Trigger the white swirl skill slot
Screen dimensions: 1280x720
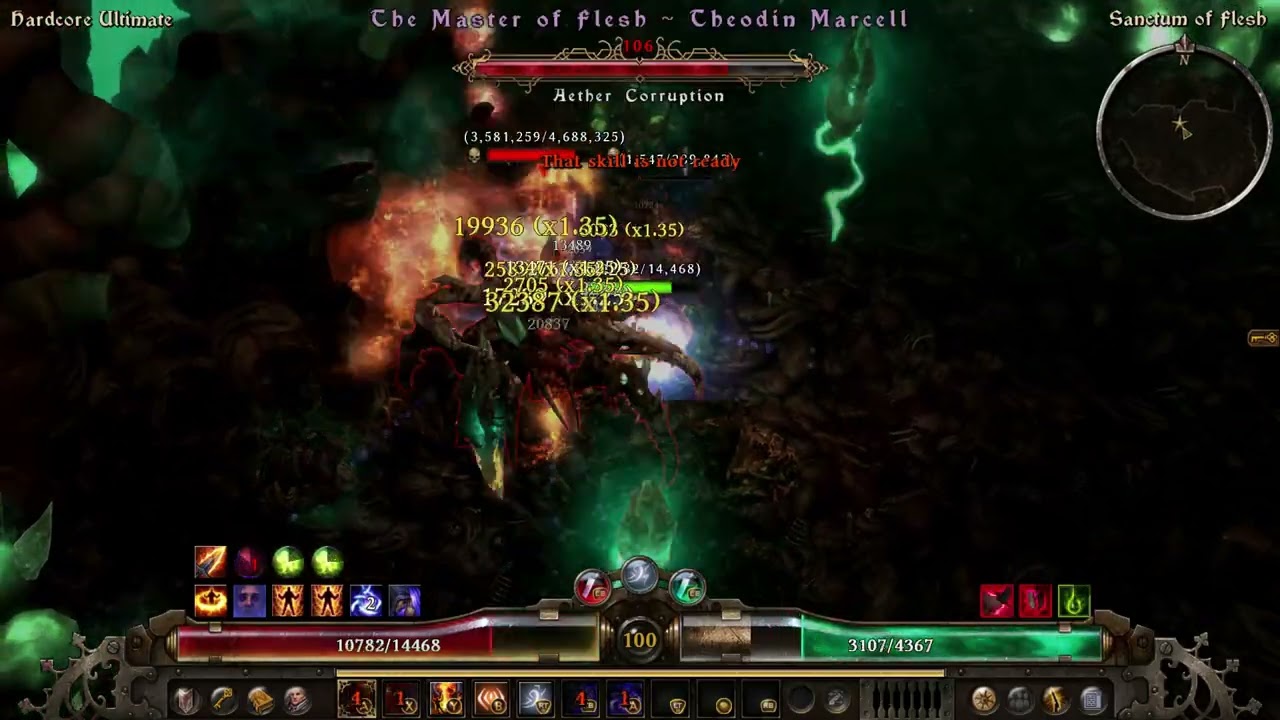(536, 699)
